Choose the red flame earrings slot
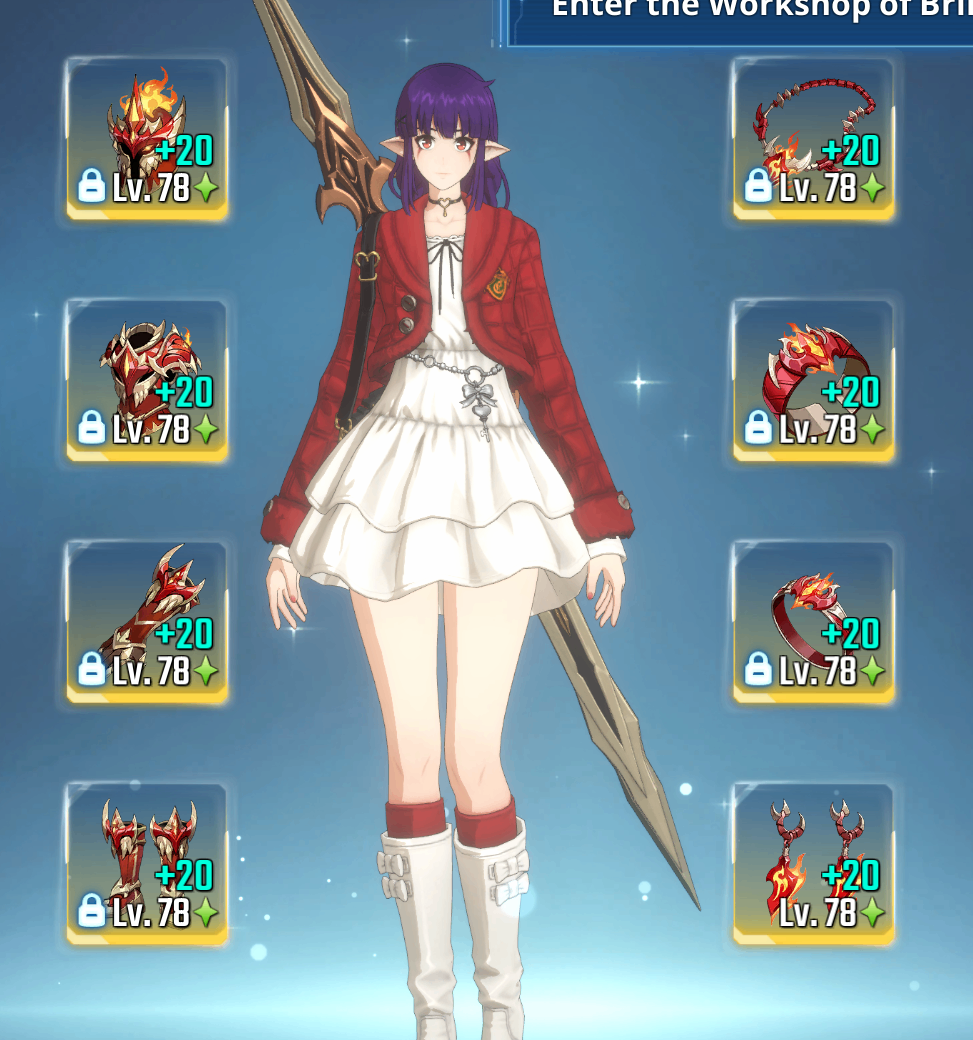The image size is (973, 1040). point(813,864)
